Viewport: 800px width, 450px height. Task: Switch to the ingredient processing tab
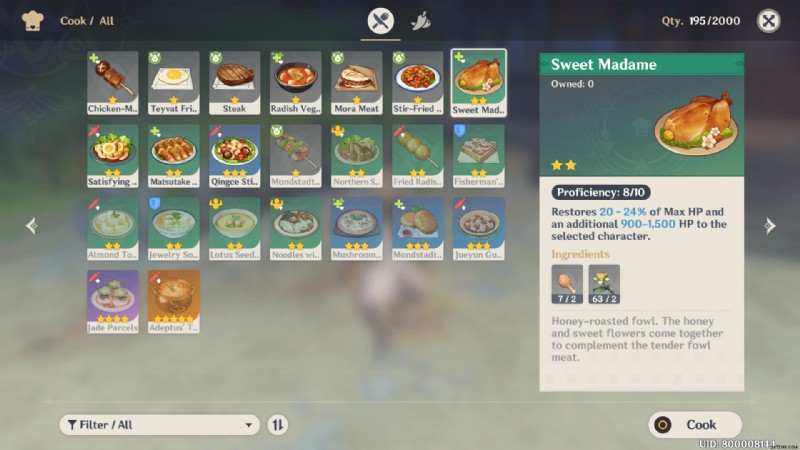(x=420, y=21)
